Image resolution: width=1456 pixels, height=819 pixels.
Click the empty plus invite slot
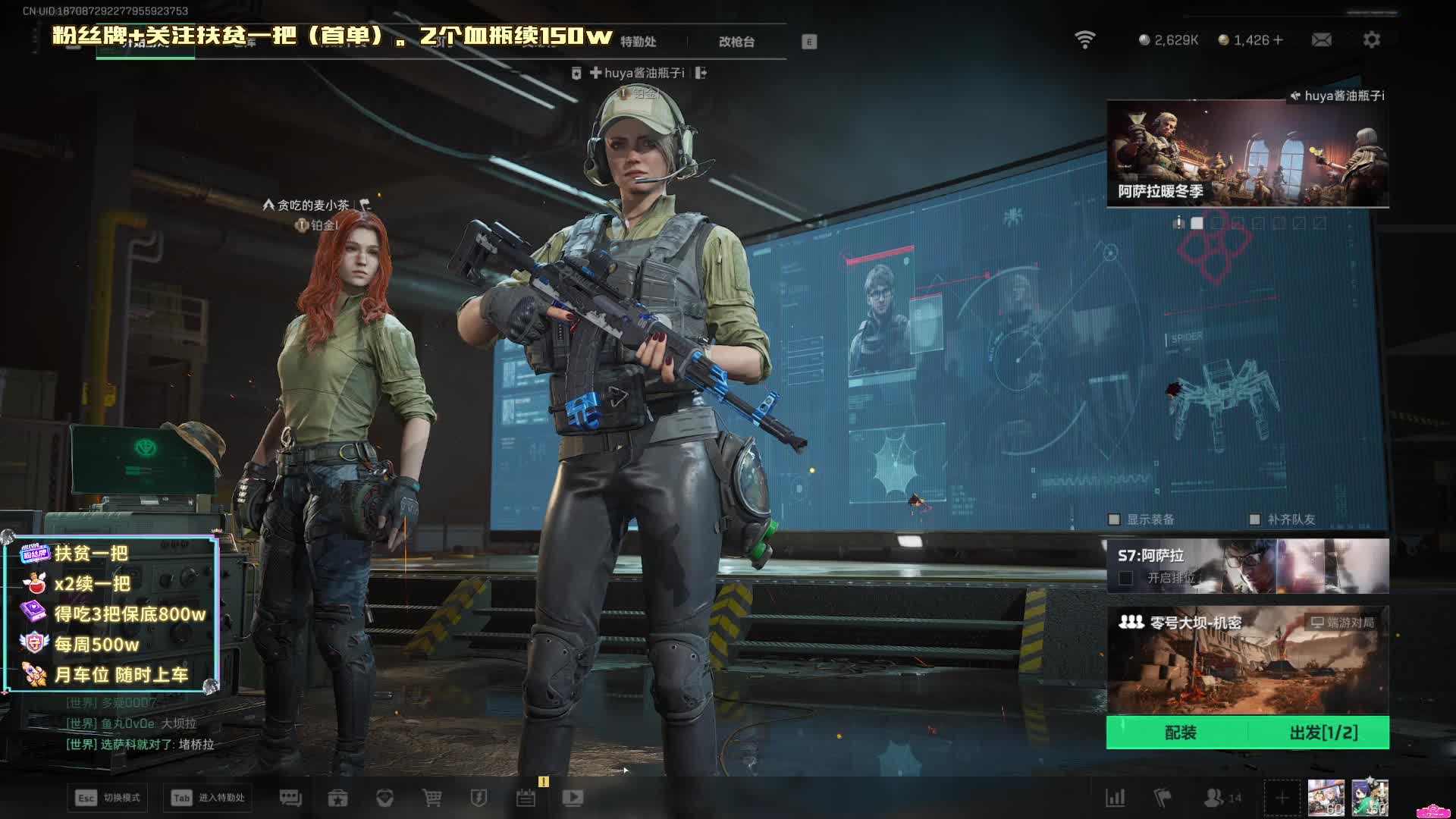(x=1282, y=798)
